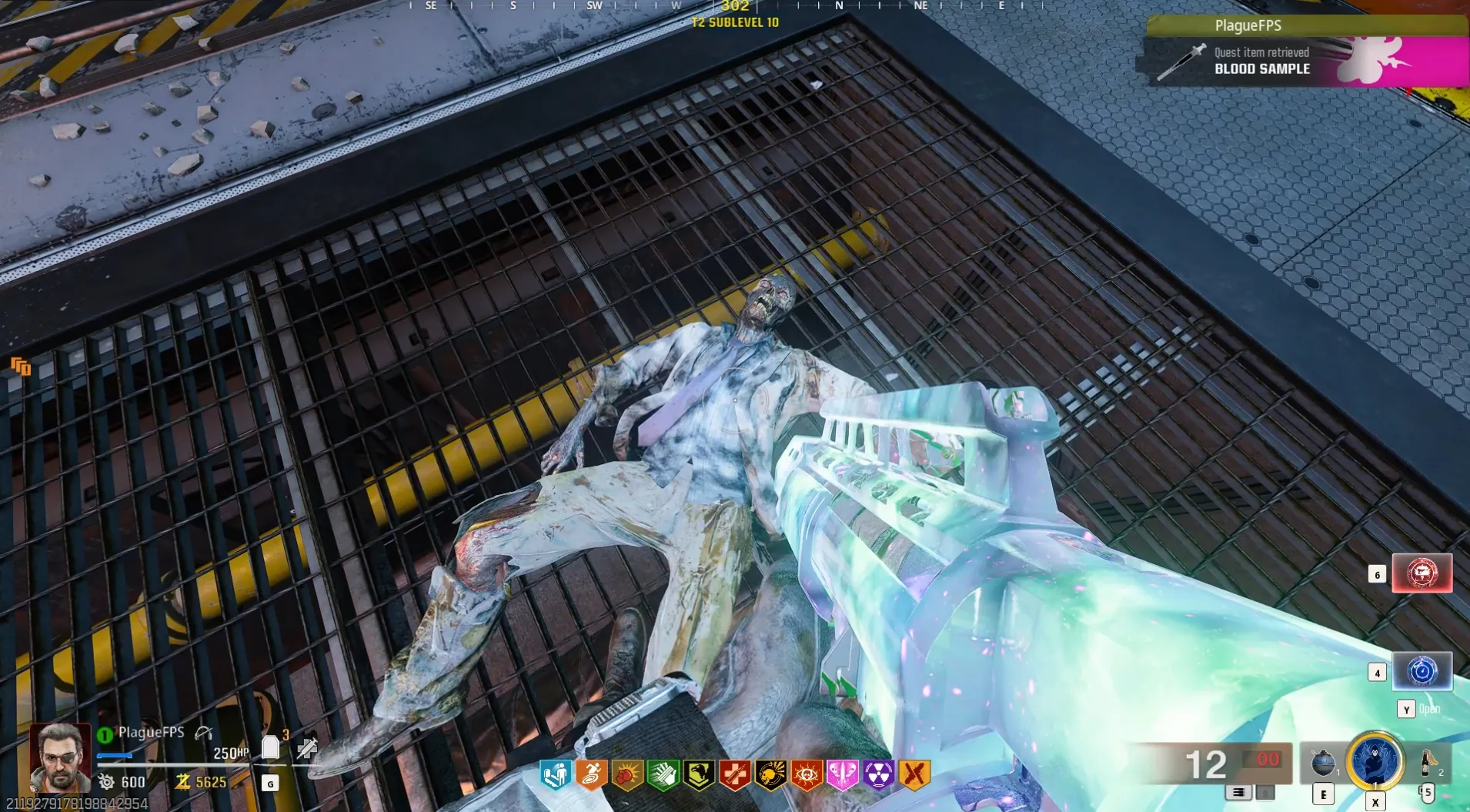The width and height of the screenshot is (1470, 812).
Task: Activate the hooded-figure field upgrade
Action: 1375,760
